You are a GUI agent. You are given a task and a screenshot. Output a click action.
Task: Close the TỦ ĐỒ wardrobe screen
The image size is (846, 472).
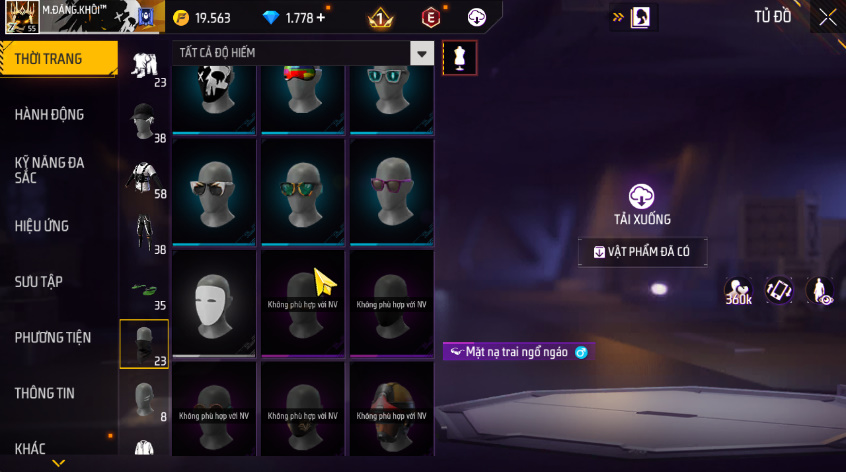[827, 17]
